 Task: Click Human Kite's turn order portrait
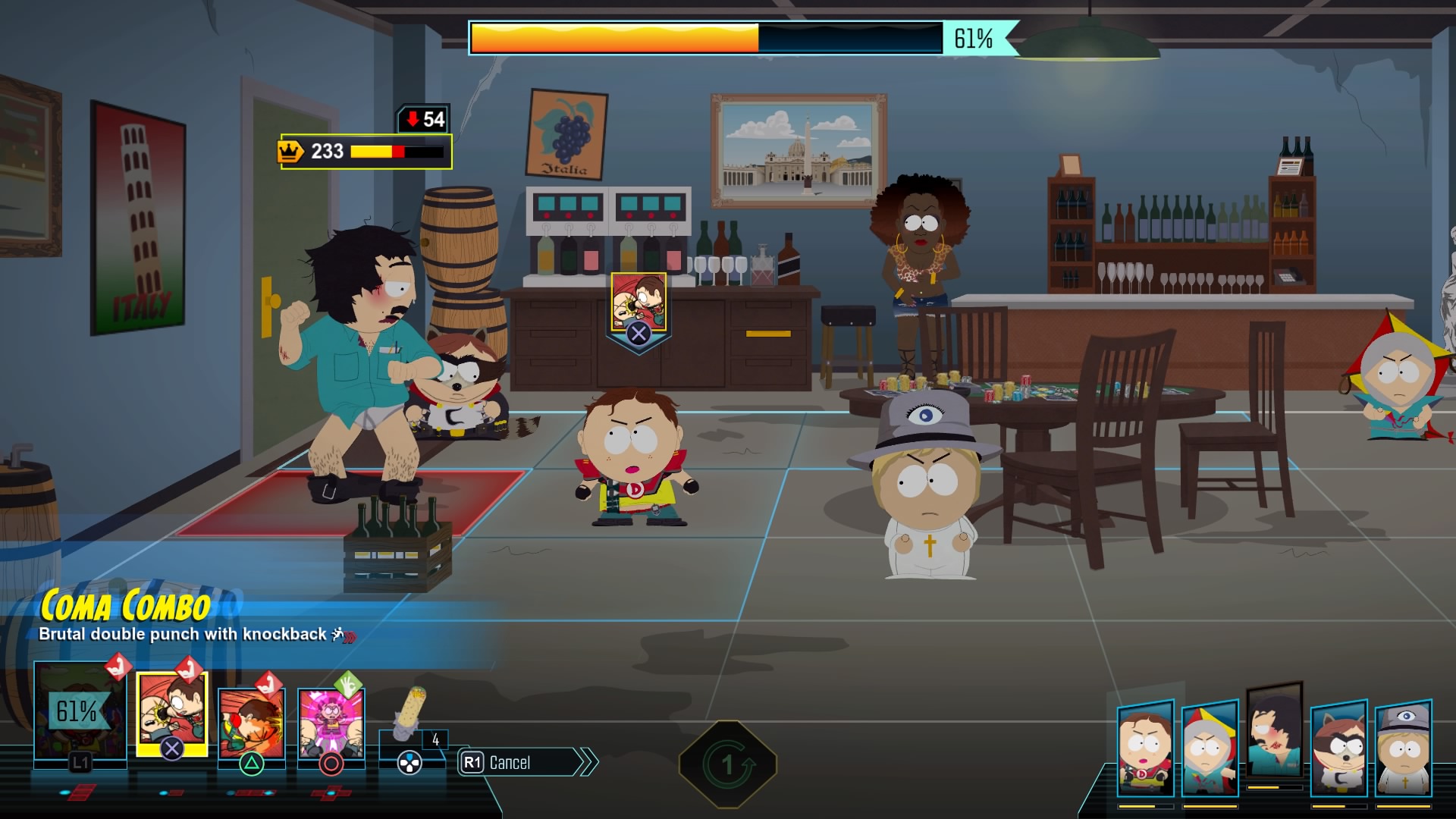[x=1210, y=749]
